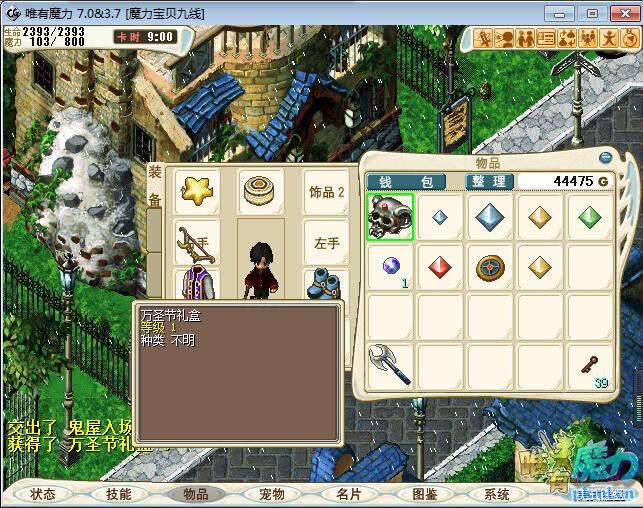Viewport: 643px width, 508px height.
Task: Select the red crystal in inventory
Action: click(440, 267)
